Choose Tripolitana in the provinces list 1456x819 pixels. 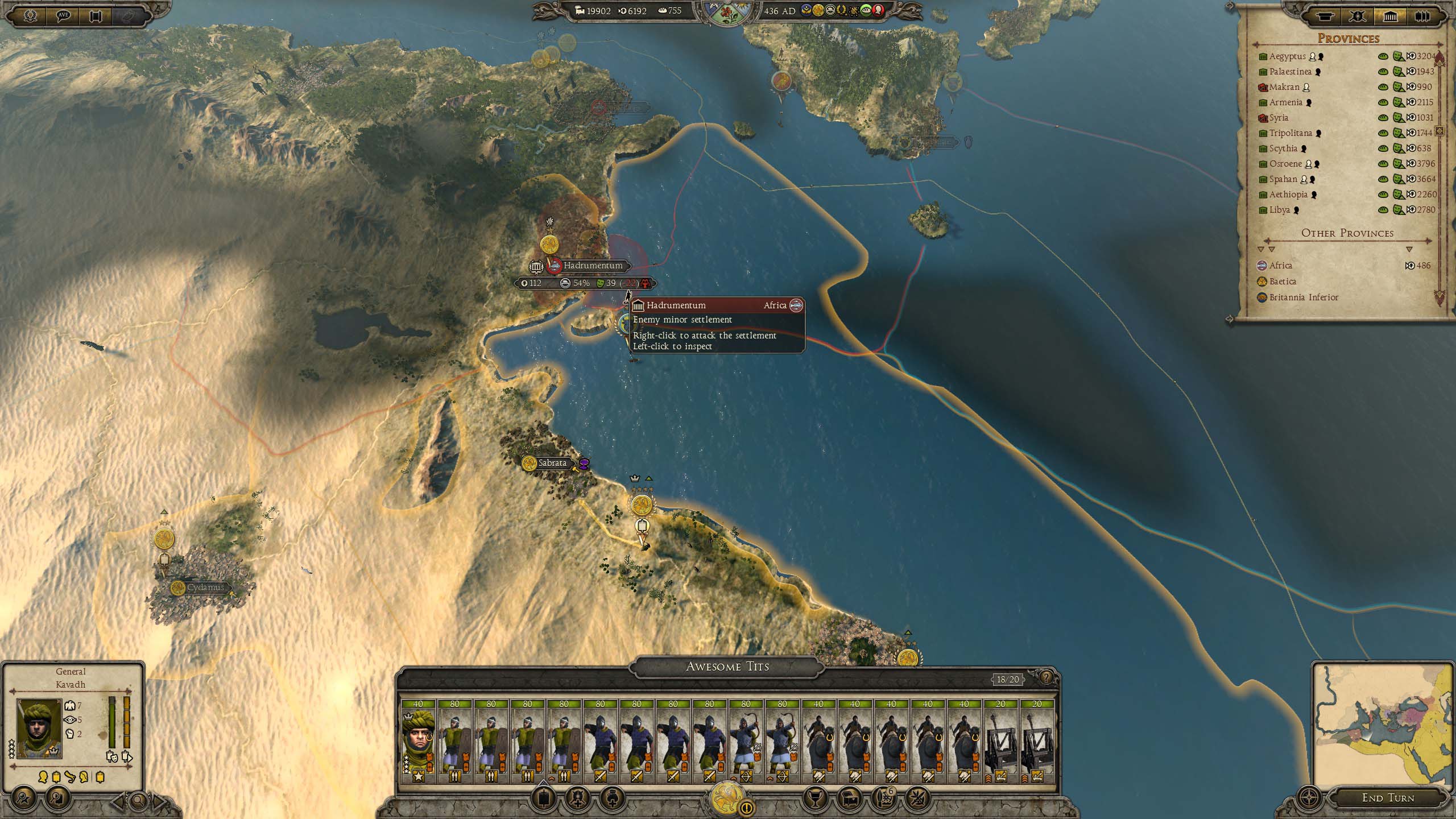pos(1290,133)
